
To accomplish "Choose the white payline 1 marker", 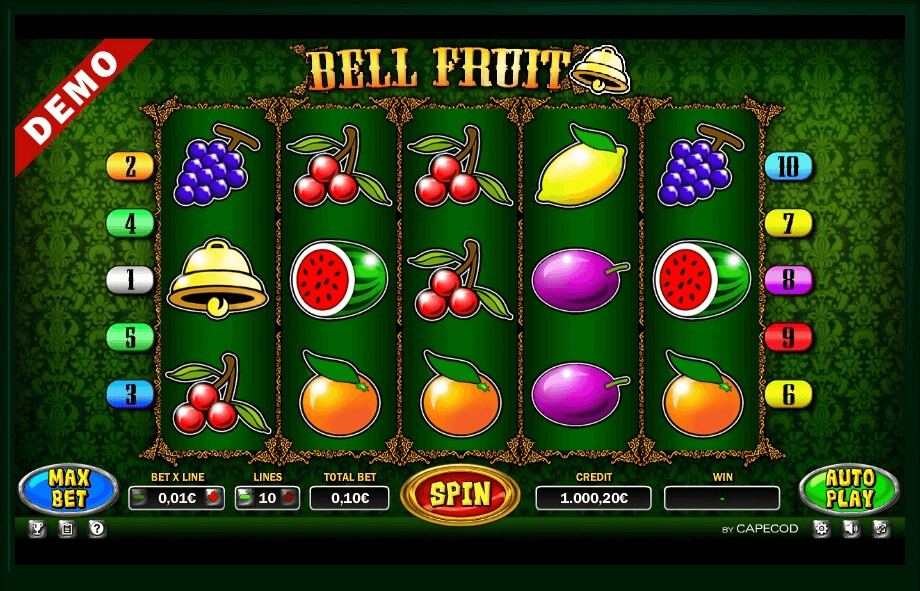I will click(130, 279).
